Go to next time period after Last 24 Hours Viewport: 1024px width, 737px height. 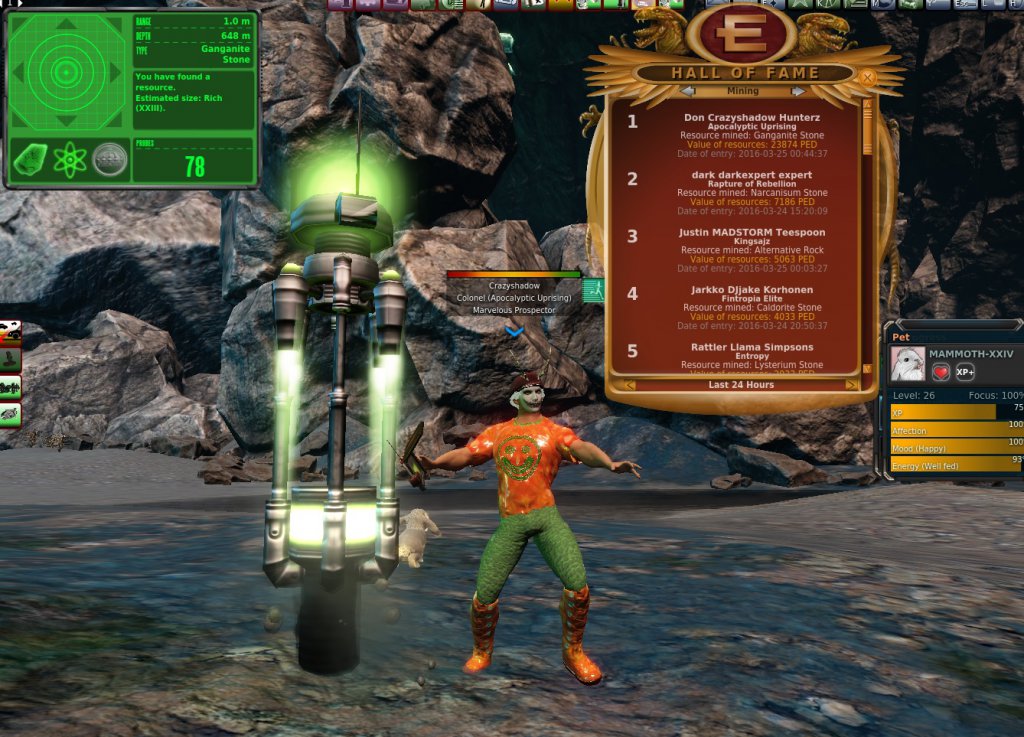851,385
